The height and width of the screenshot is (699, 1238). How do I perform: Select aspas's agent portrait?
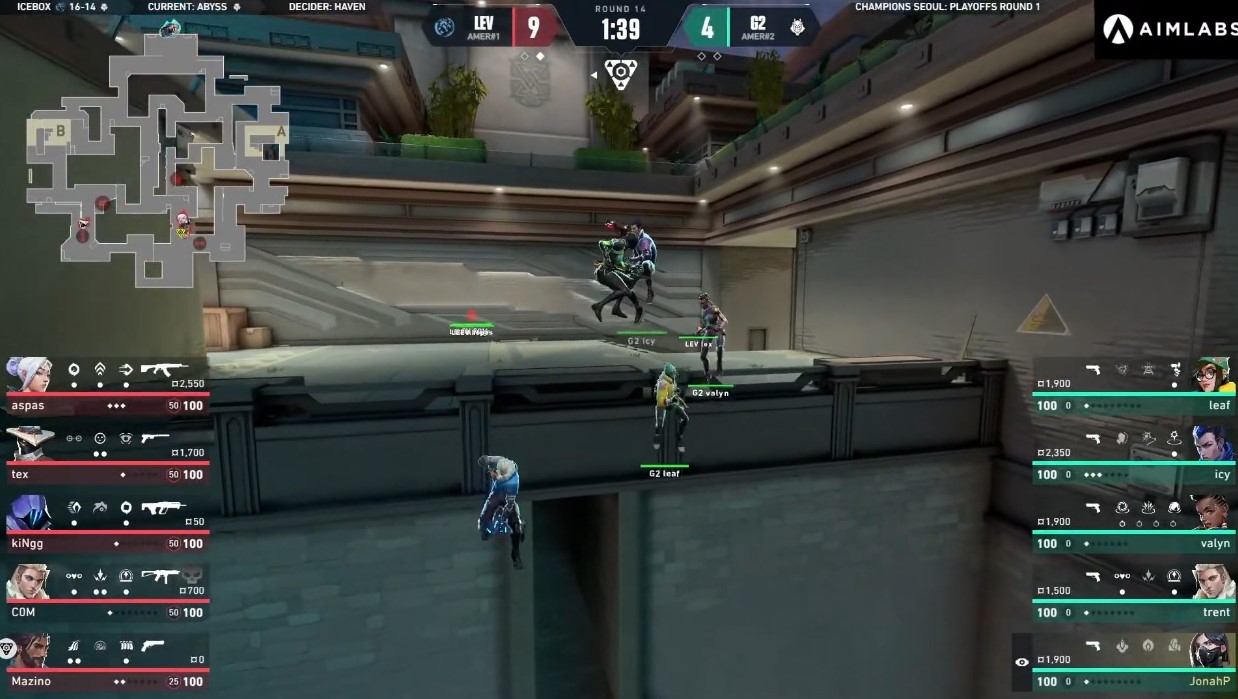click(28, 375)
